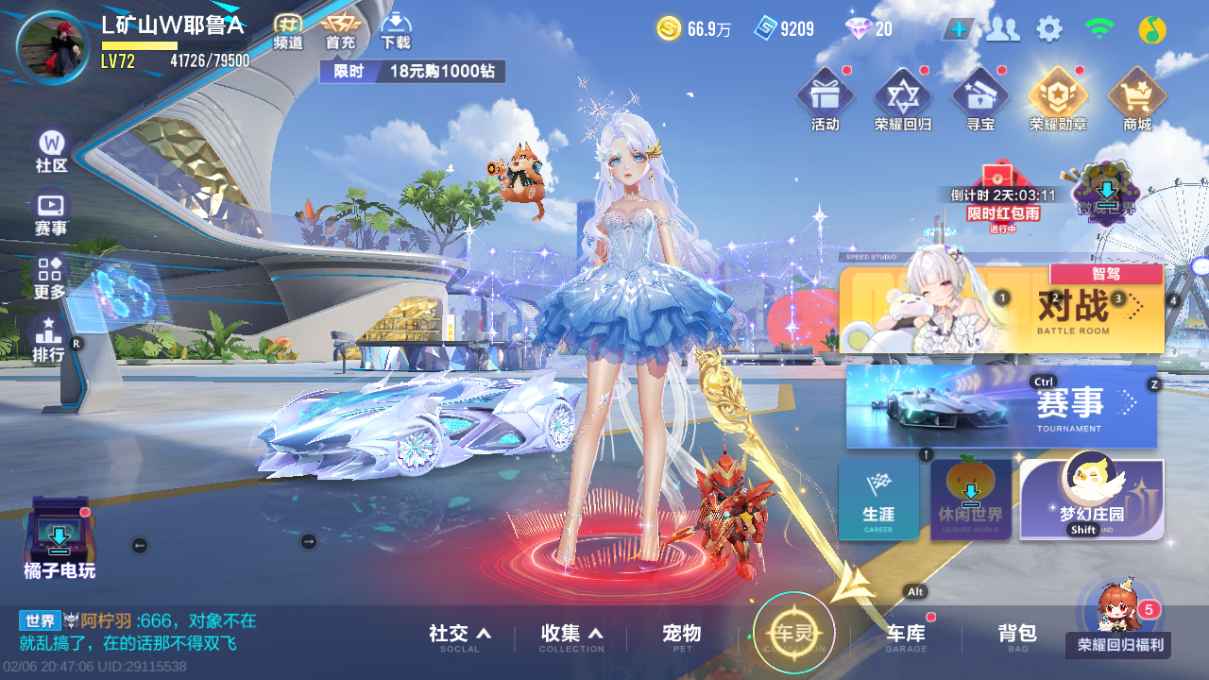
Task: Open the gear settings icon
Action: coord(1049,29)
